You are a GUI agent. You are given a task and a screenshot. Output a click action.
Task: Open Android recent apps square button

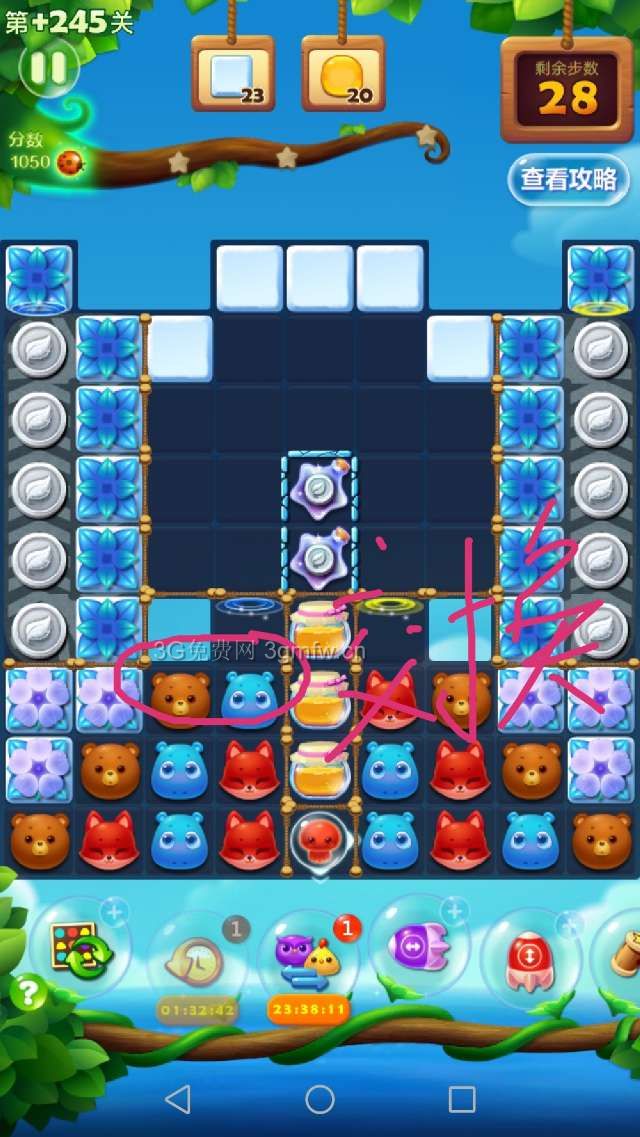(462, 1100)
